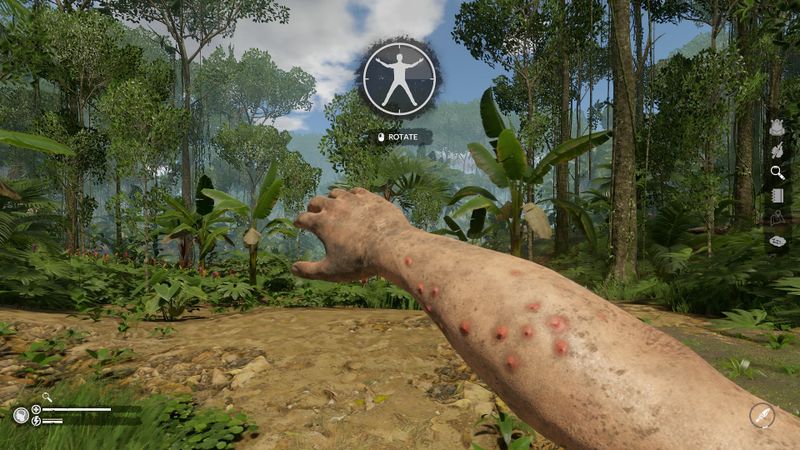The image size is (800, 450).
Task: Choose the magnifying glass inspect icon
Action: click(777, 172)
